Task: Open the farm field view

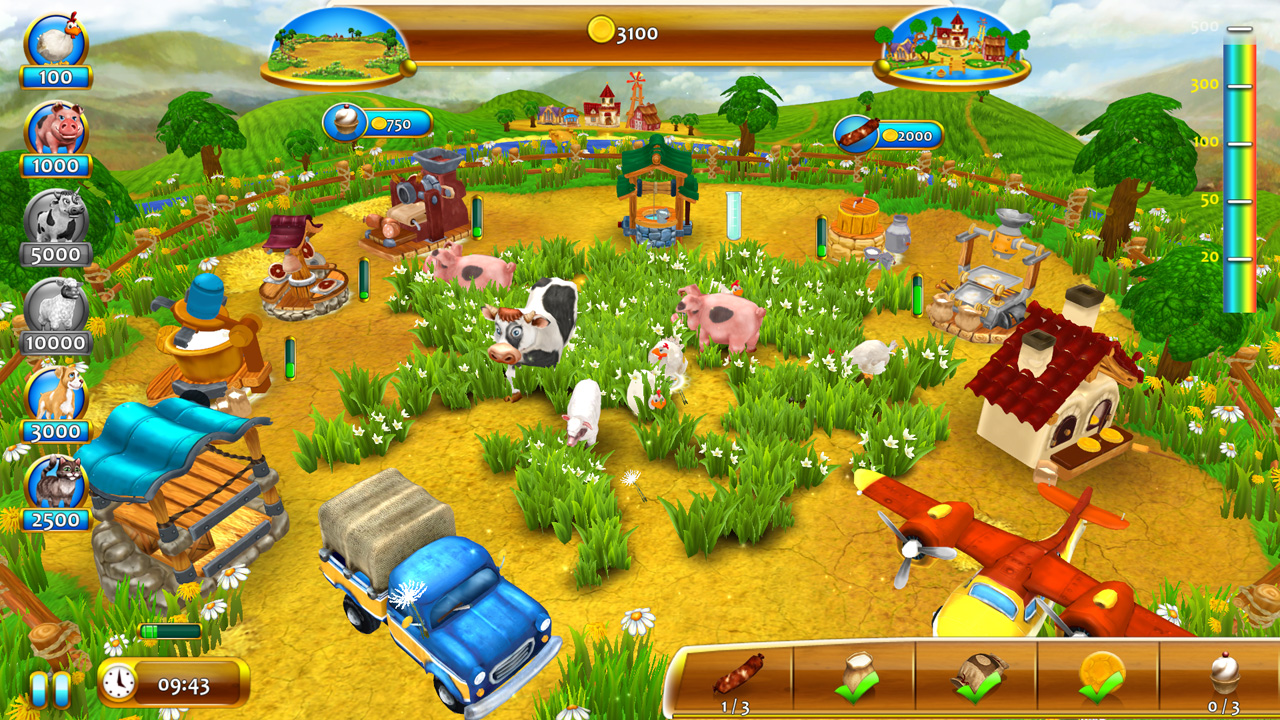Action: 336,47
